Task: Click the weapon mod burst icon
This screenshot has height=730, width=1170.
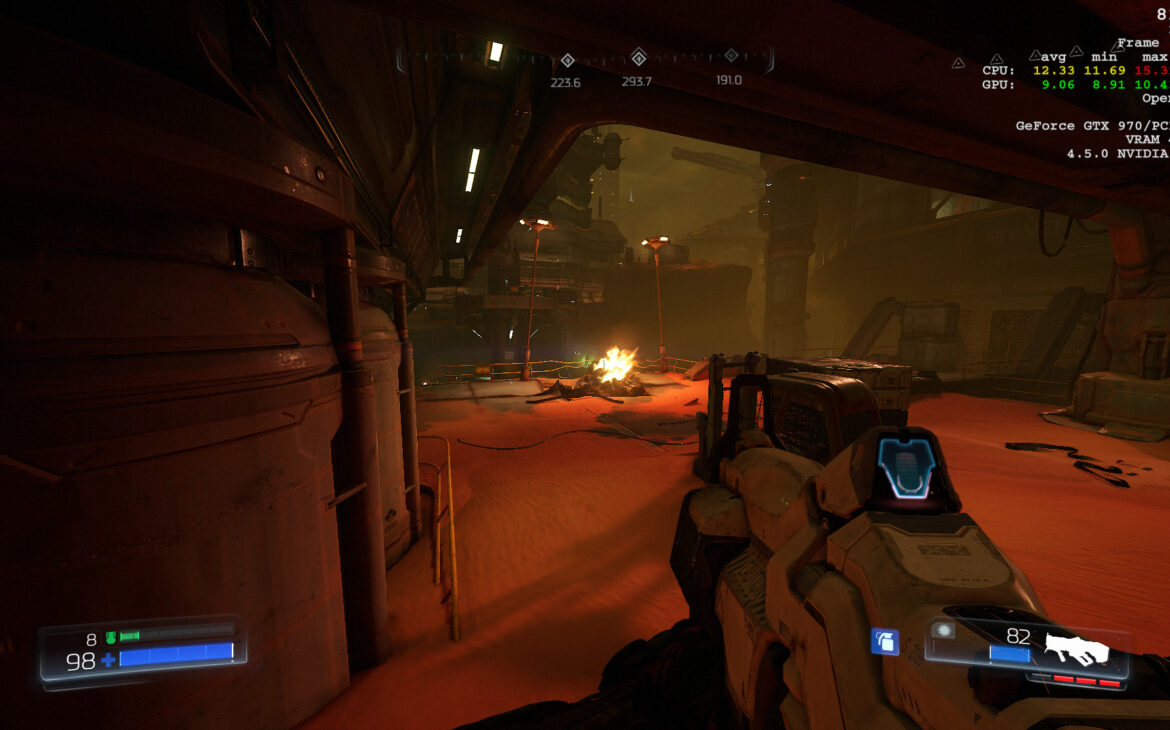Action: pos(942,630)
